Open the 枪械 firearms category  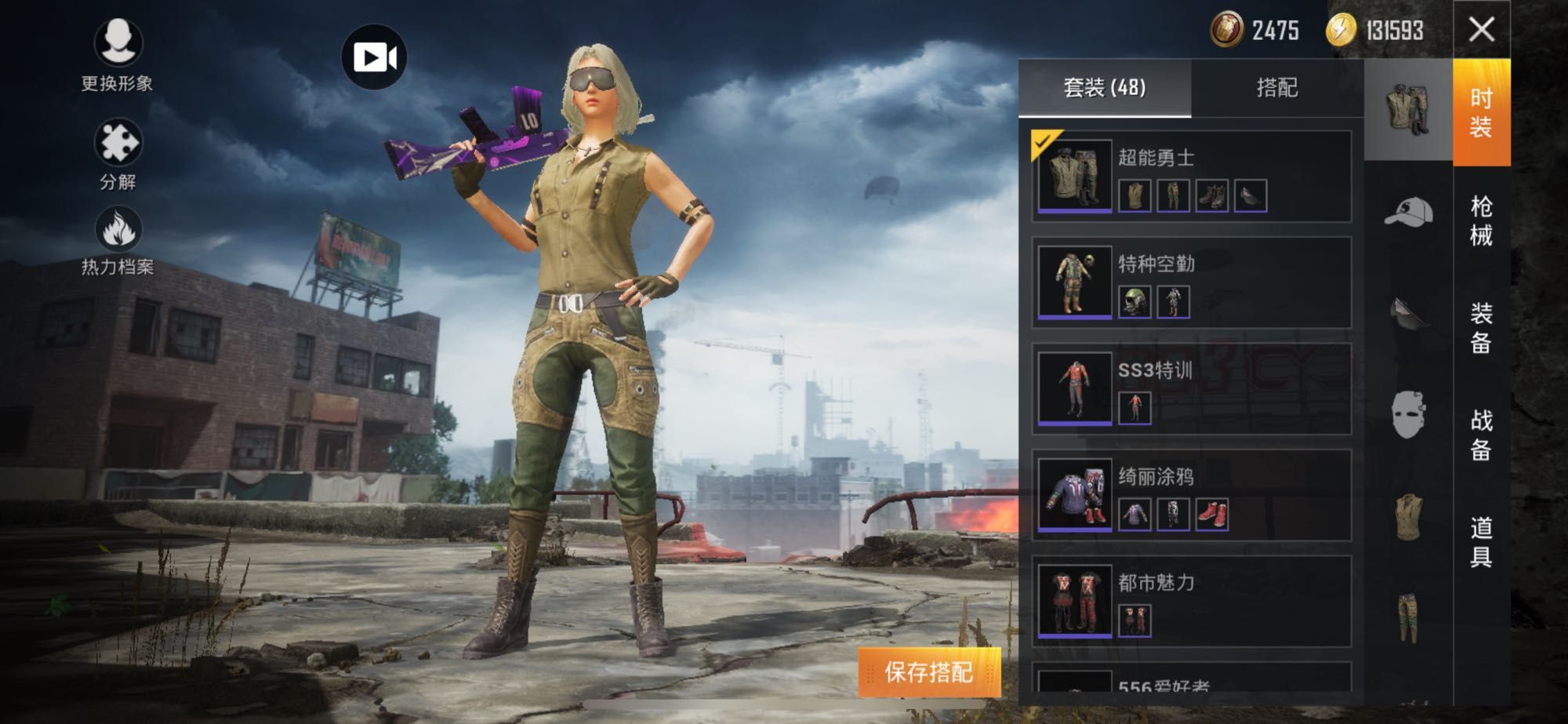[1481, 220]
